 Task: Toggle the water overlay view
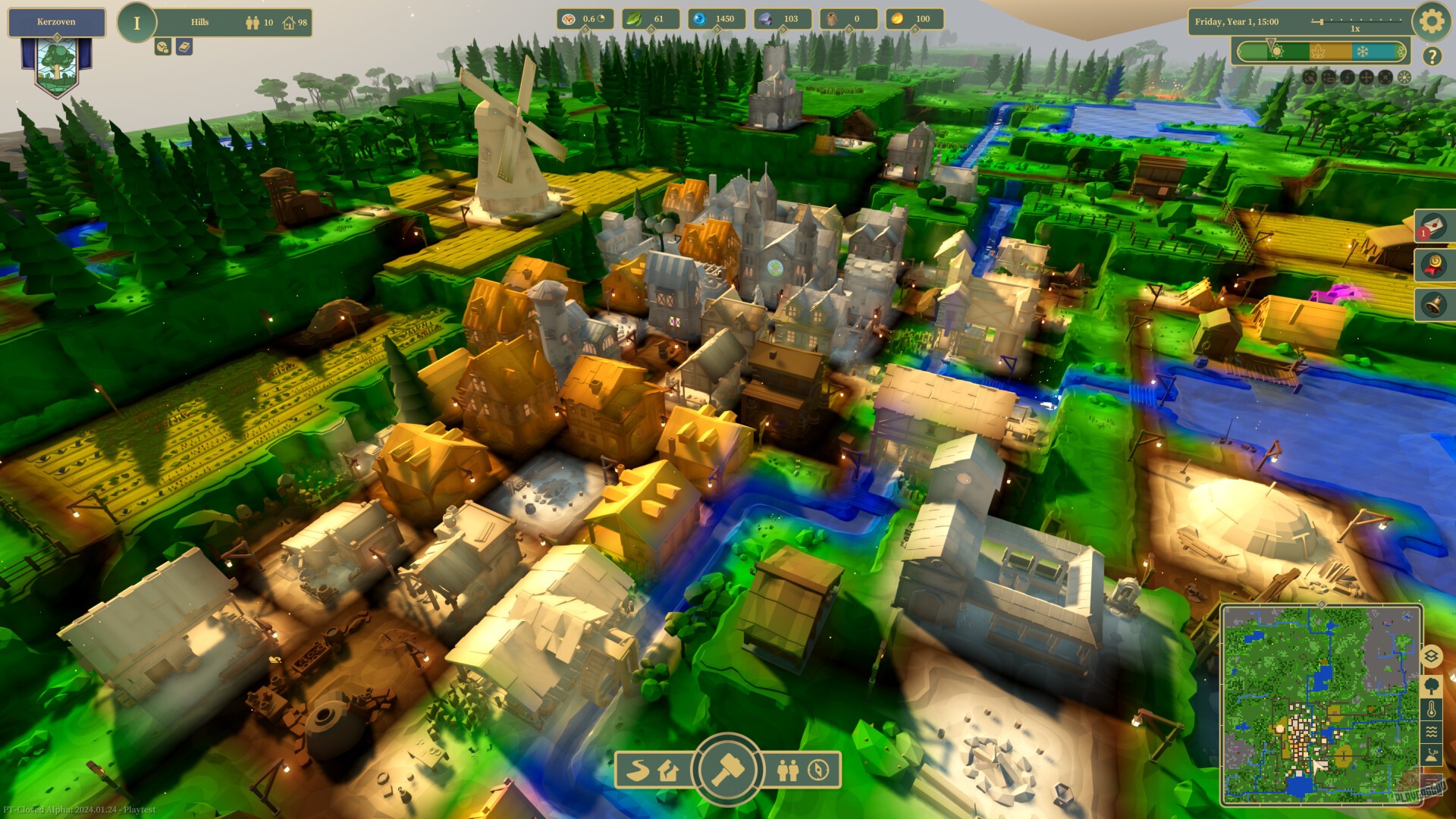pos(1432,731)
